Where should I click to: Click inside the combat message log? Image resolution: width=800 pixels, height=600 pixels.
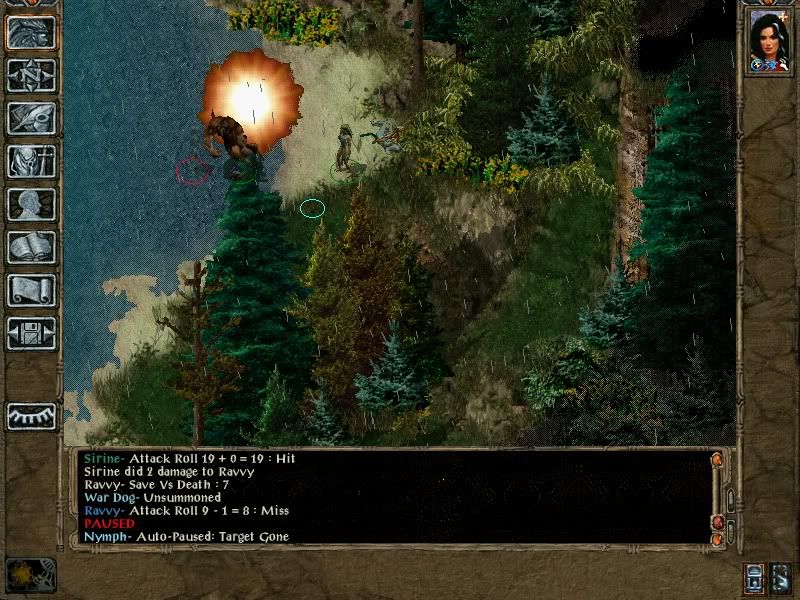pos(390,497)
